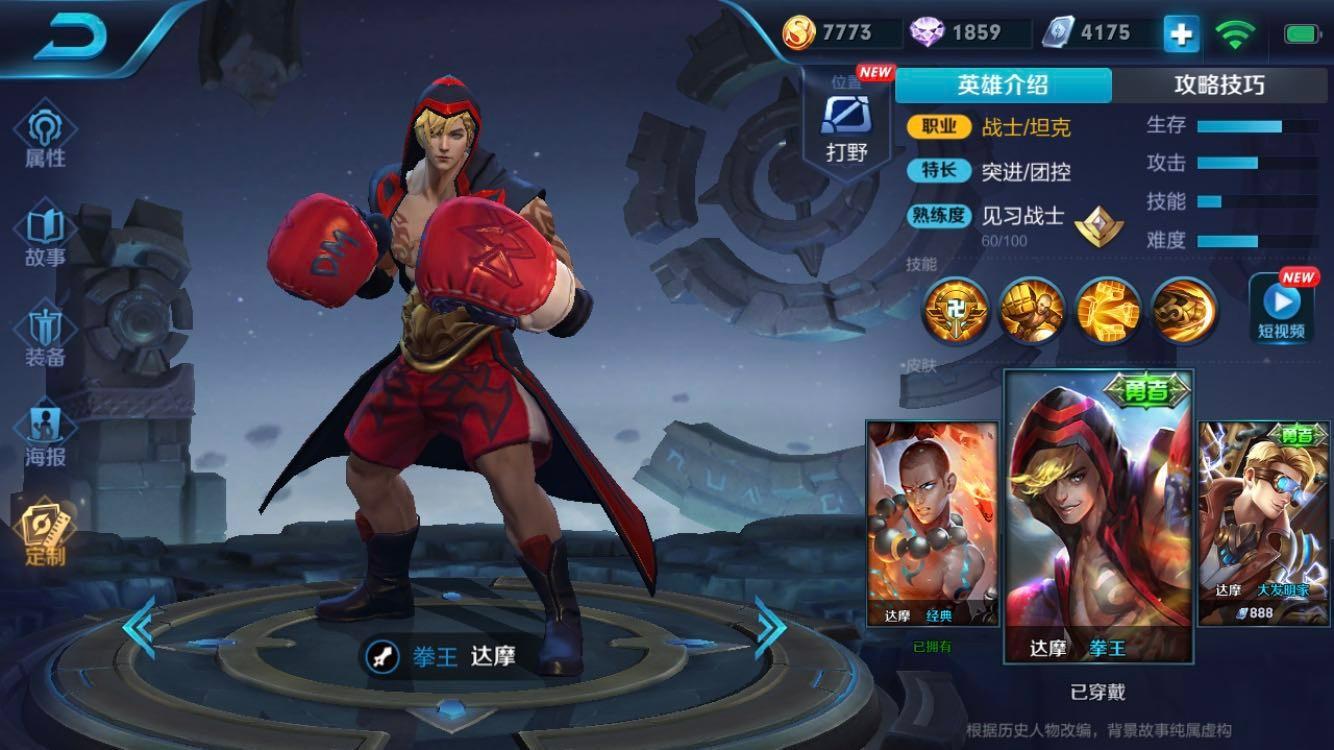
Task: View the first passive skill icon
Action: (x=955, y=309)
